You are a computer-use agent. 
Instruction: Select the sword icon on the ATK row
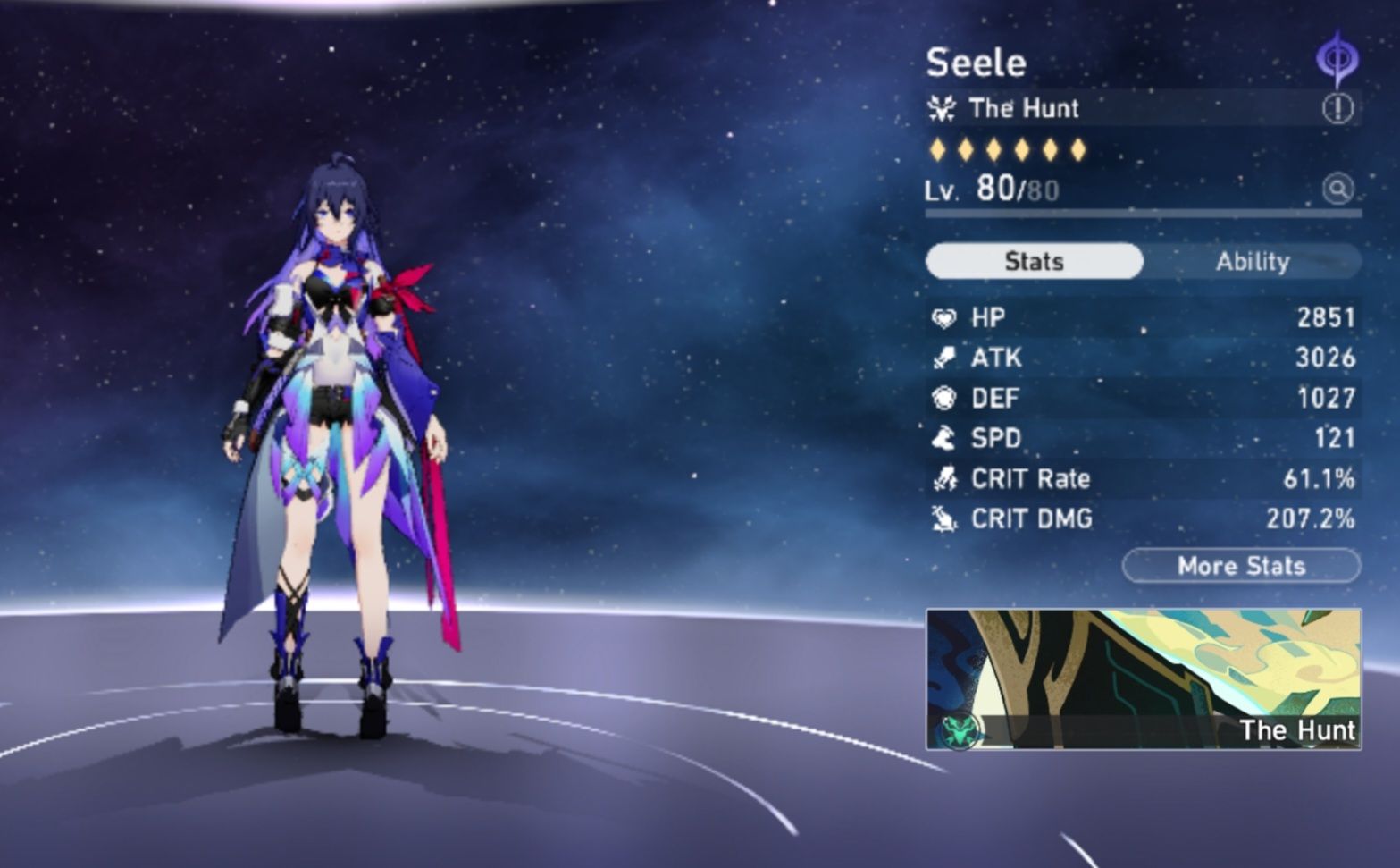pyautogui.click(x=946, y=357)
